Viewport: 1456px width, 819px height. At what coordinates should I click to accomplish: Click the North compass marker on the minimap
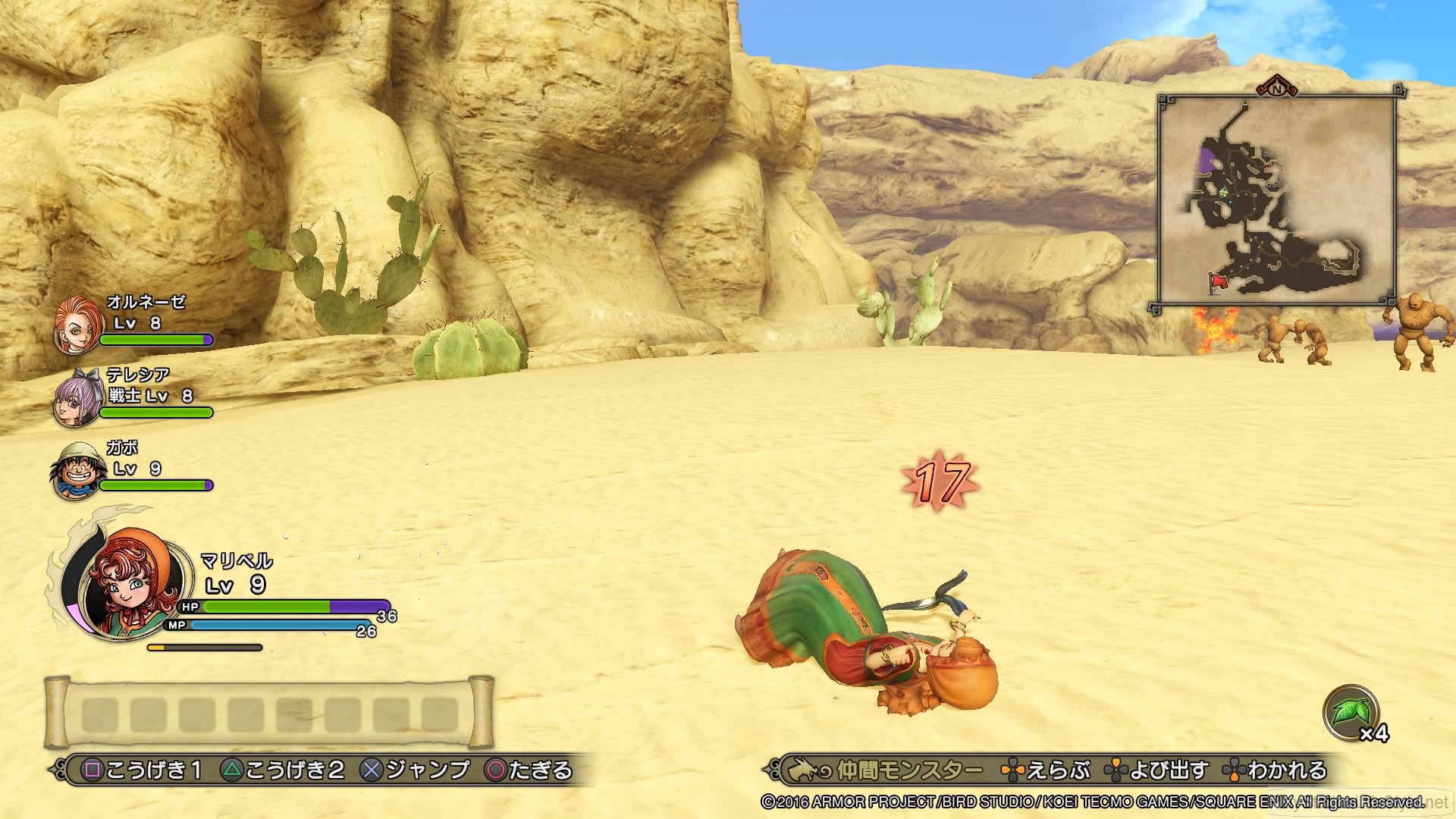coord(1276,89)
